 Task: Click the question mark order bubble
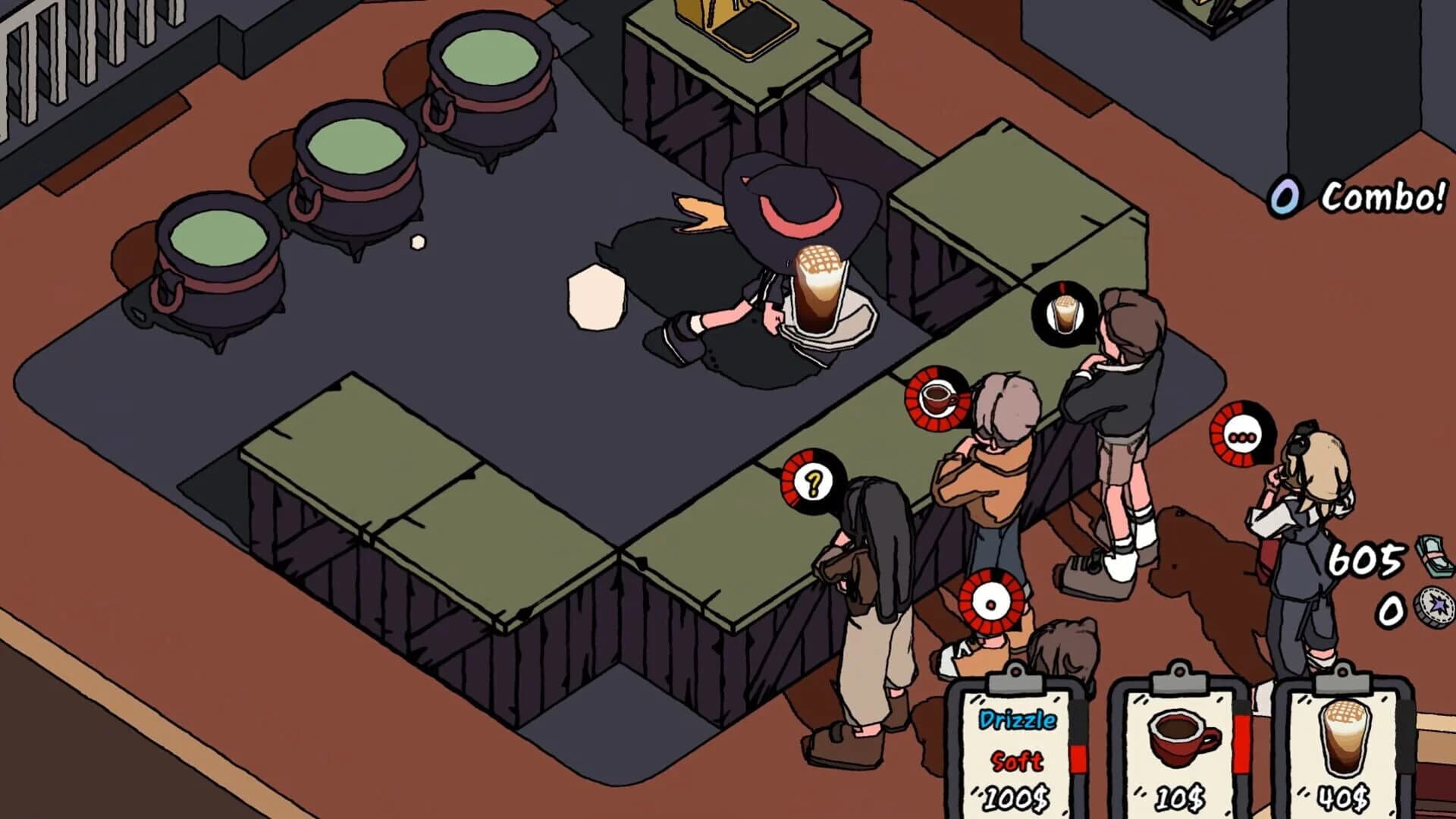click(813, 482)
